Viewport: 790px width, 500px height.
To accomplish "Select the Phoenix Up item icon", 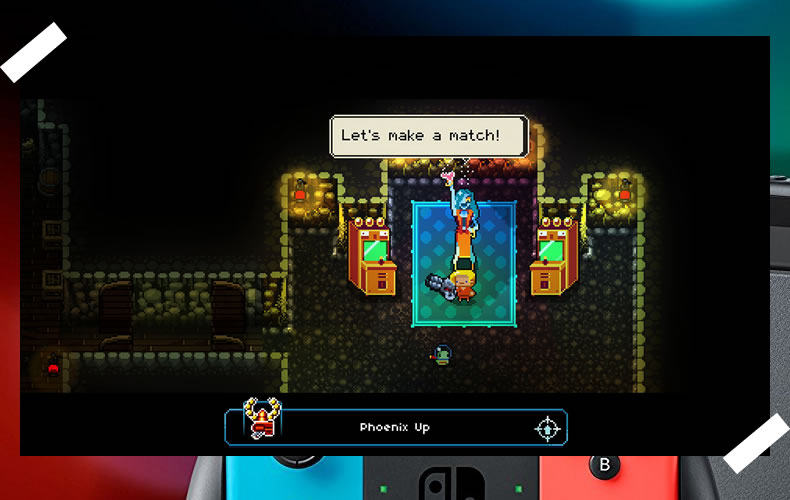I will 263,419.
